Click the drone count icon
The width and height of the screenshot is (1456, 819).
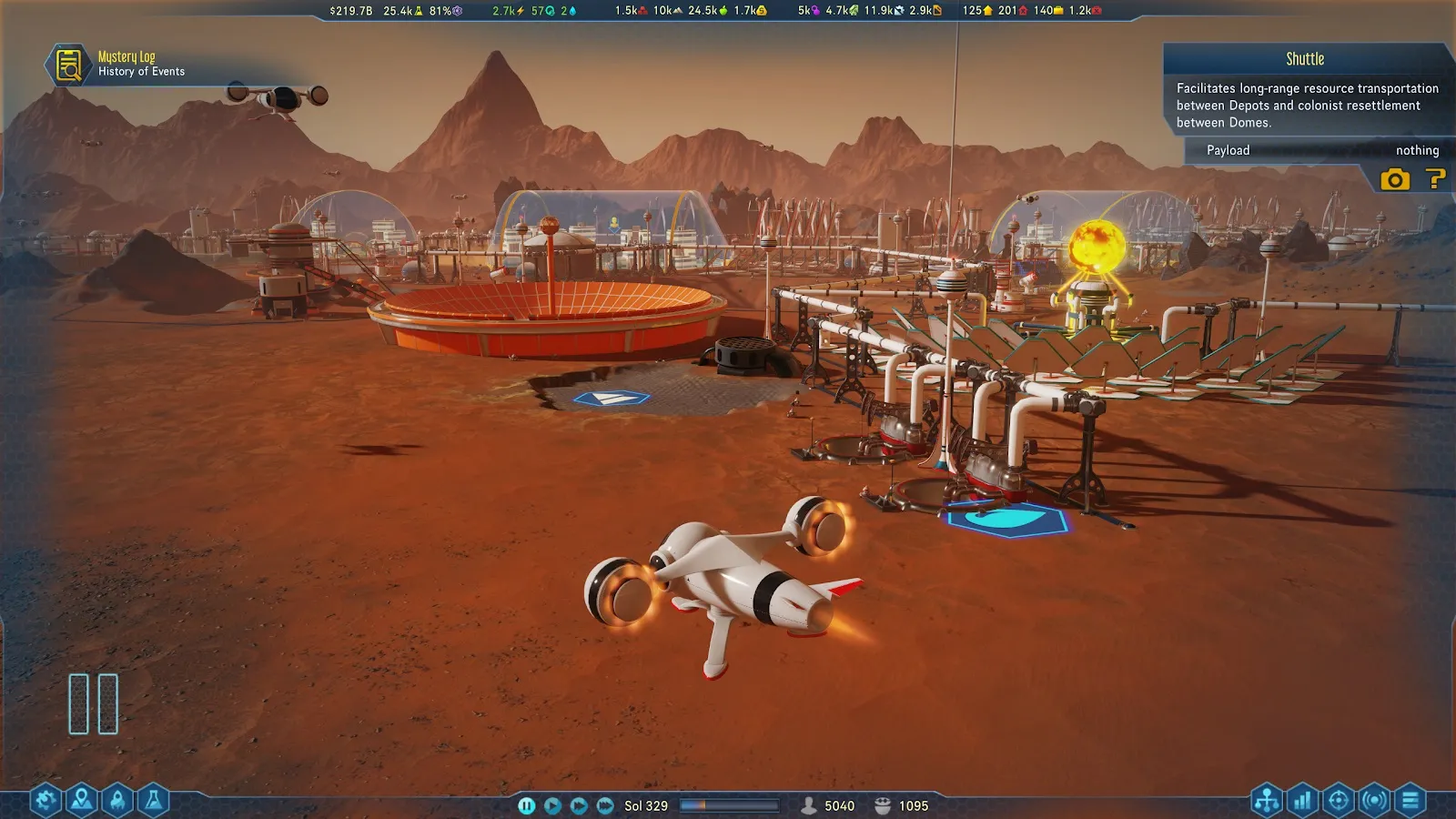(x=882, y=805)
